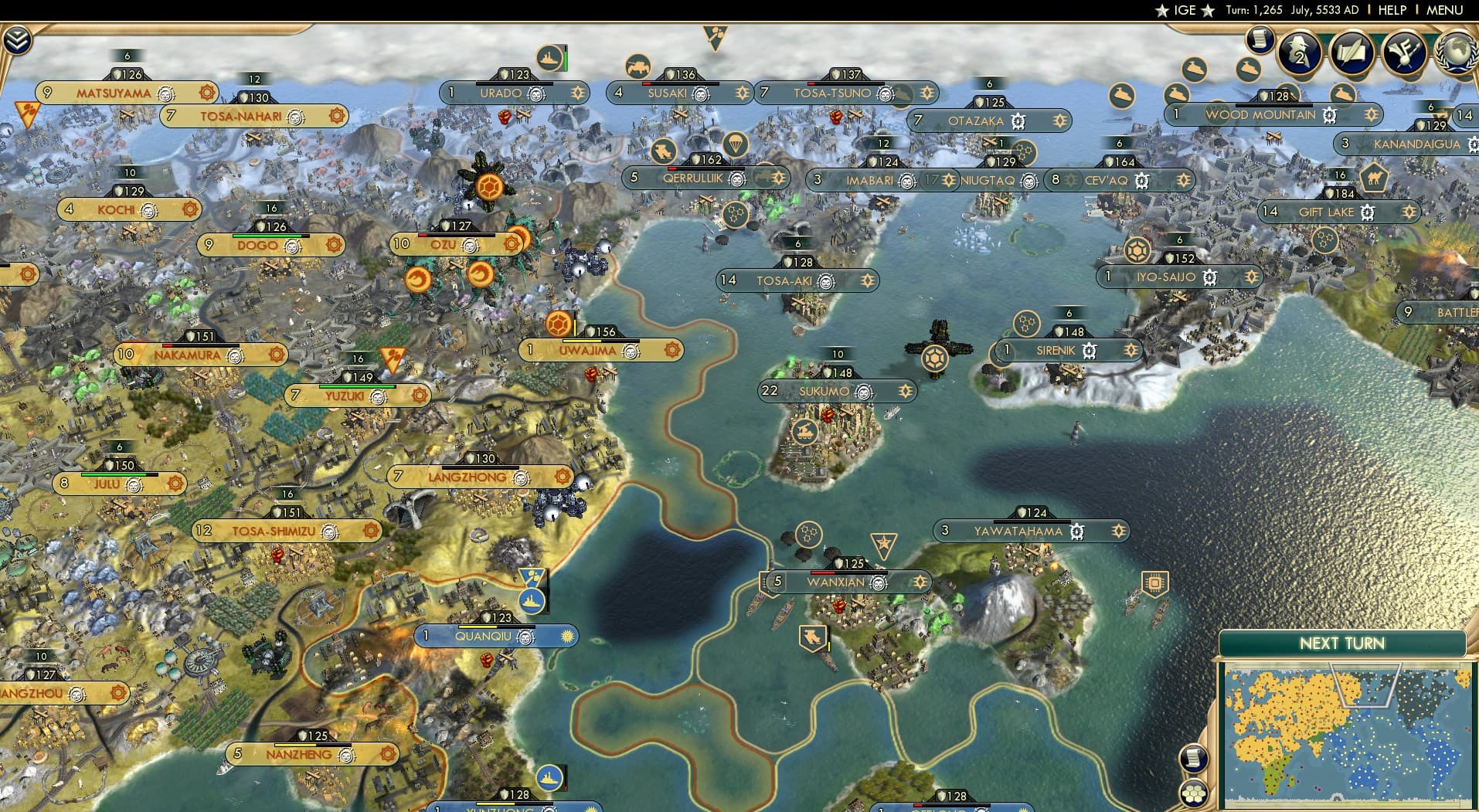The width and height of the screenshot is (1479, 812).
Task: Open the MENU from the top bar
Action: point(1443,10)
